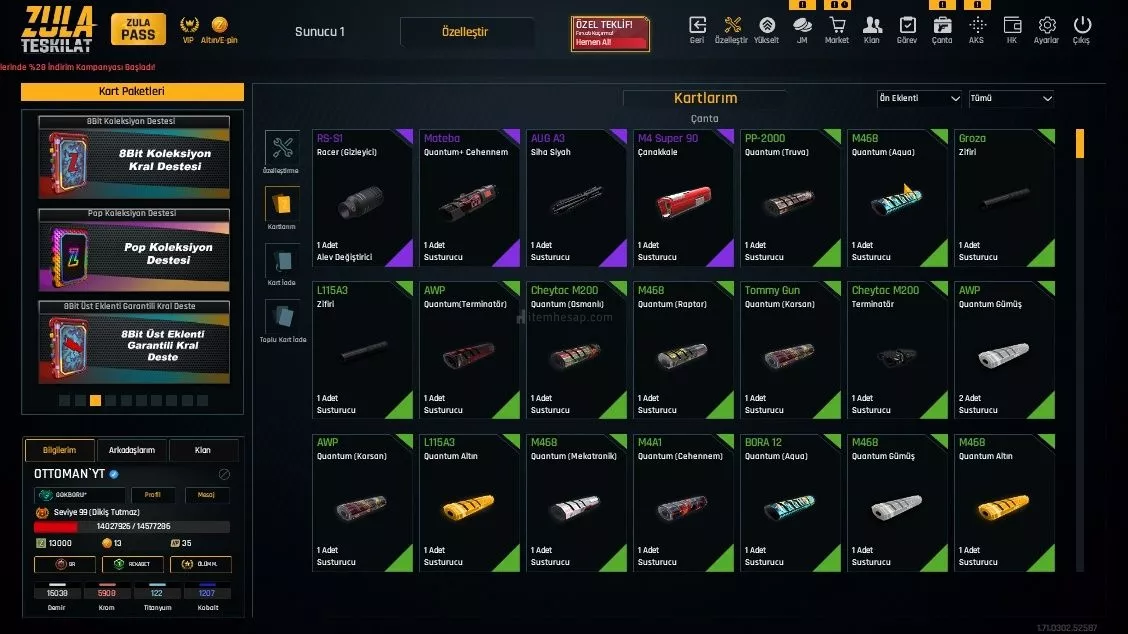Go back with the Geri icon
1128x634 pixels.
point(697,29)
